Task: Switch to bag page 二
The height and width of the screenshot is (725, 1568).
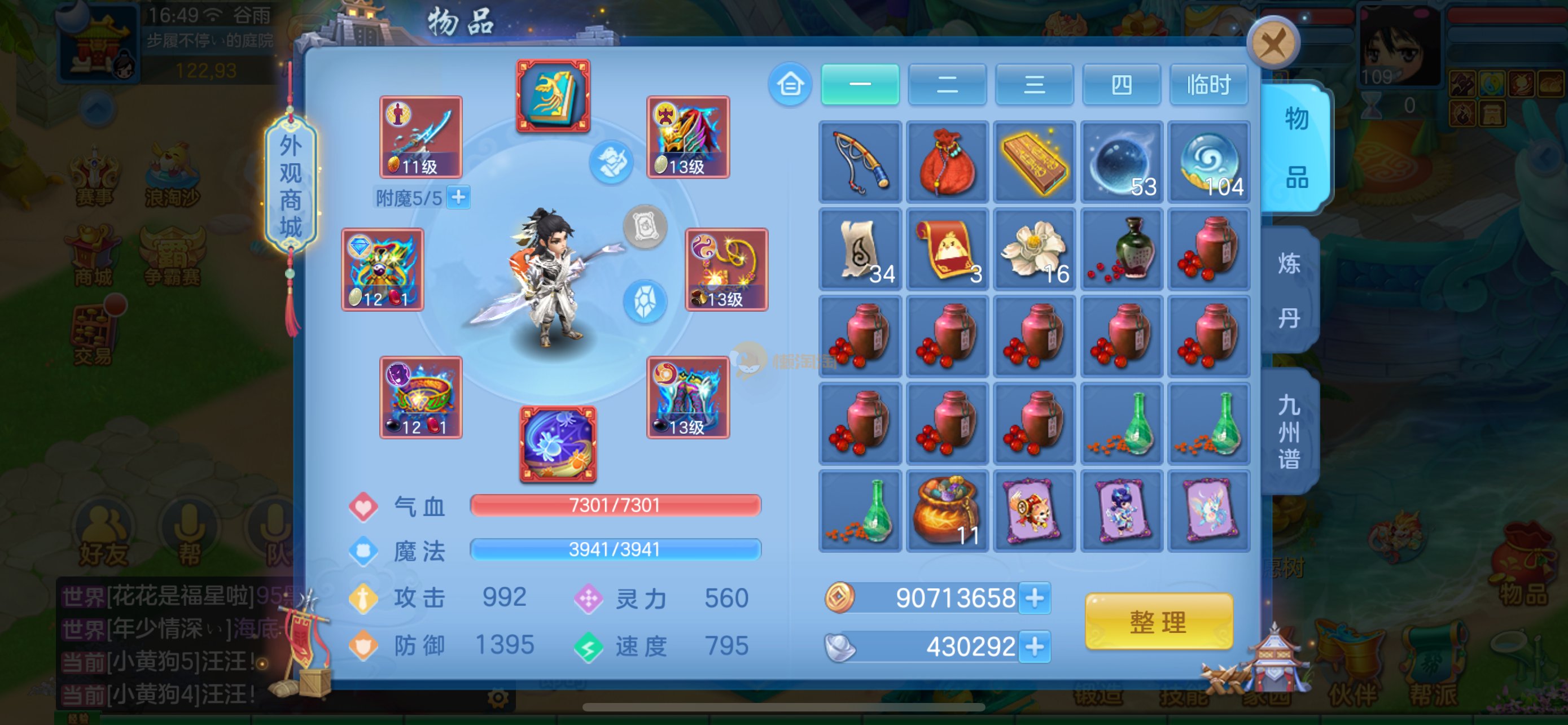Action: pos(947,84)
